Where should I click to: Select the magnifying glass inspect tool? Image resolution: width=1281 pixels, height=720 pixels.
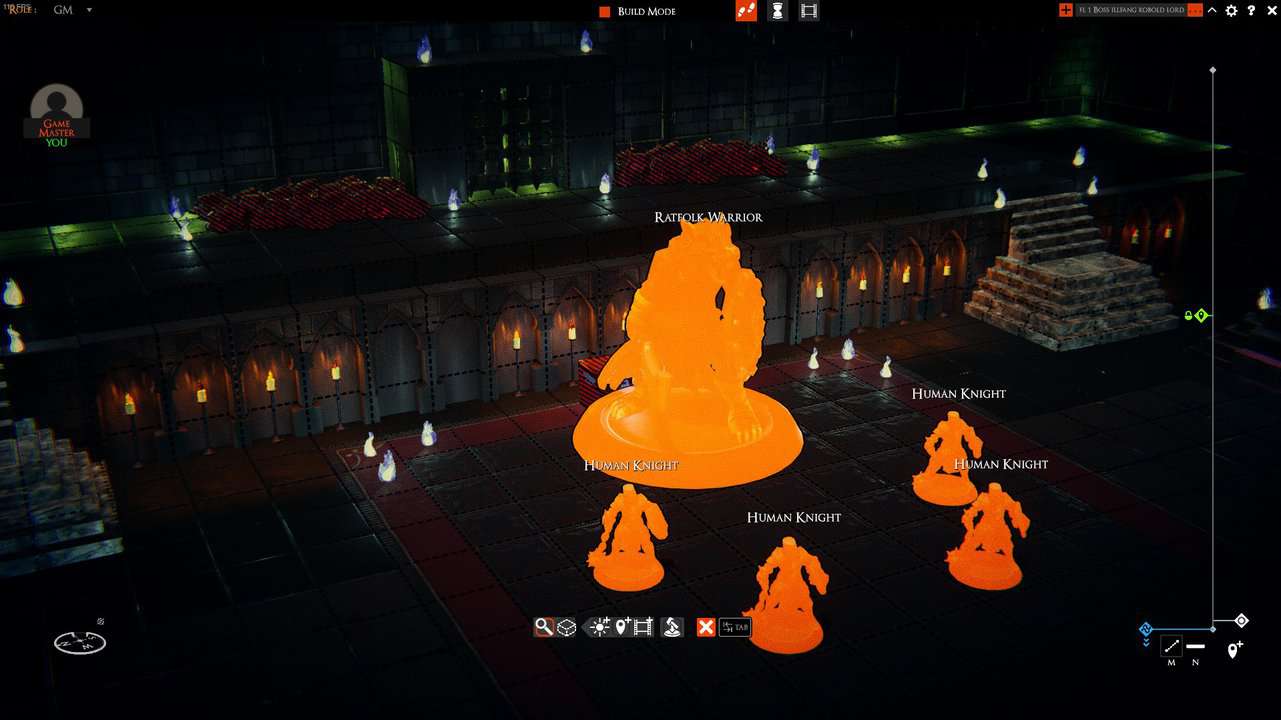[x=544, y=627]
